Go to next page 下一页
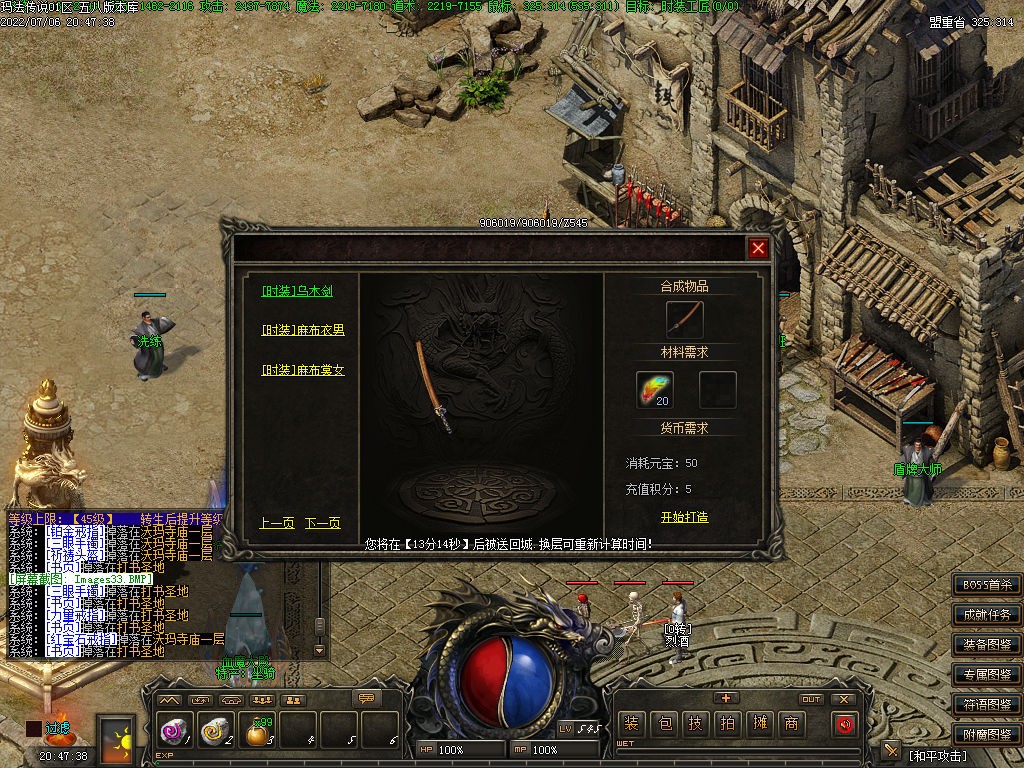1024x768 pixels. point(322,523)
